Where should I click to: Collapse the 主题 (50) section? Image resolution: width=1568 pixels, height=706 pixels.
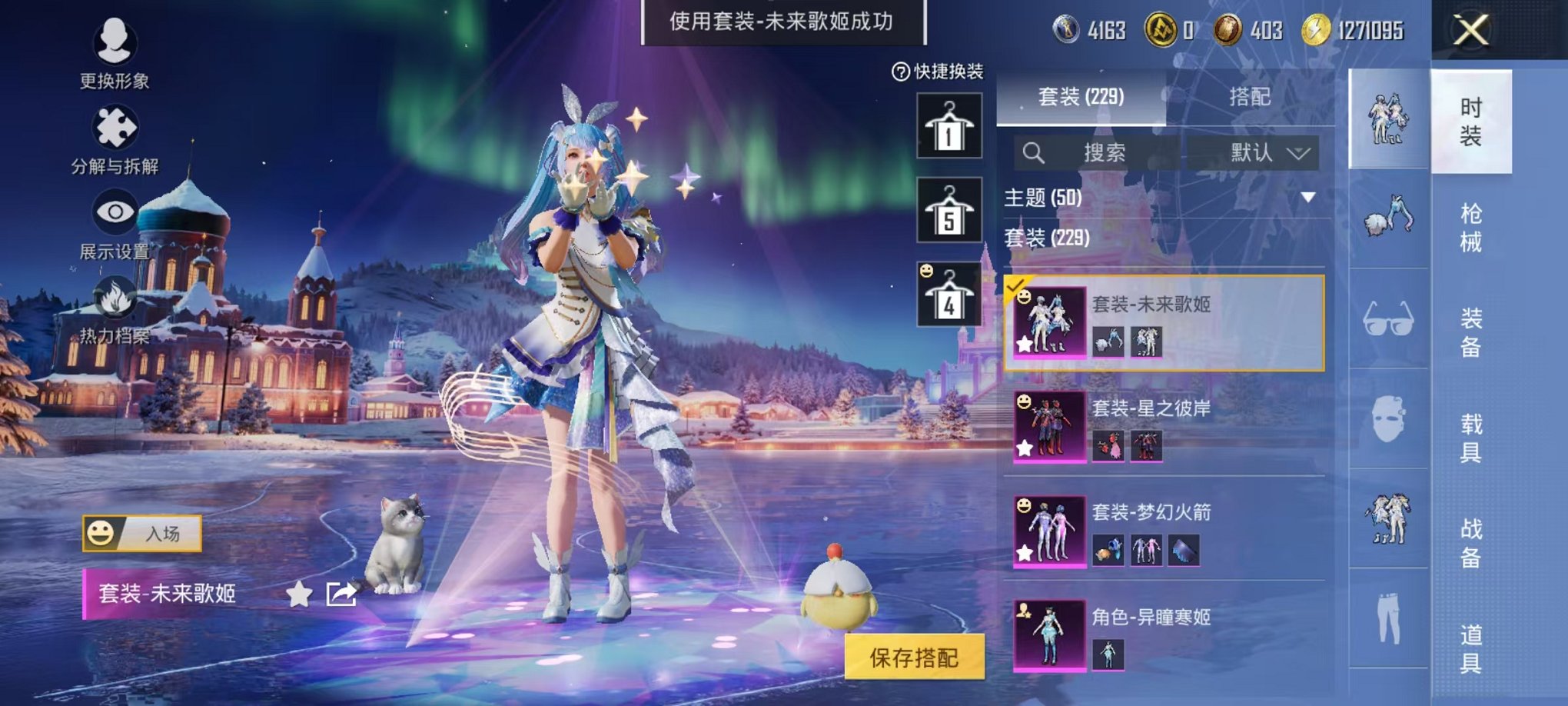point(1308,196)
